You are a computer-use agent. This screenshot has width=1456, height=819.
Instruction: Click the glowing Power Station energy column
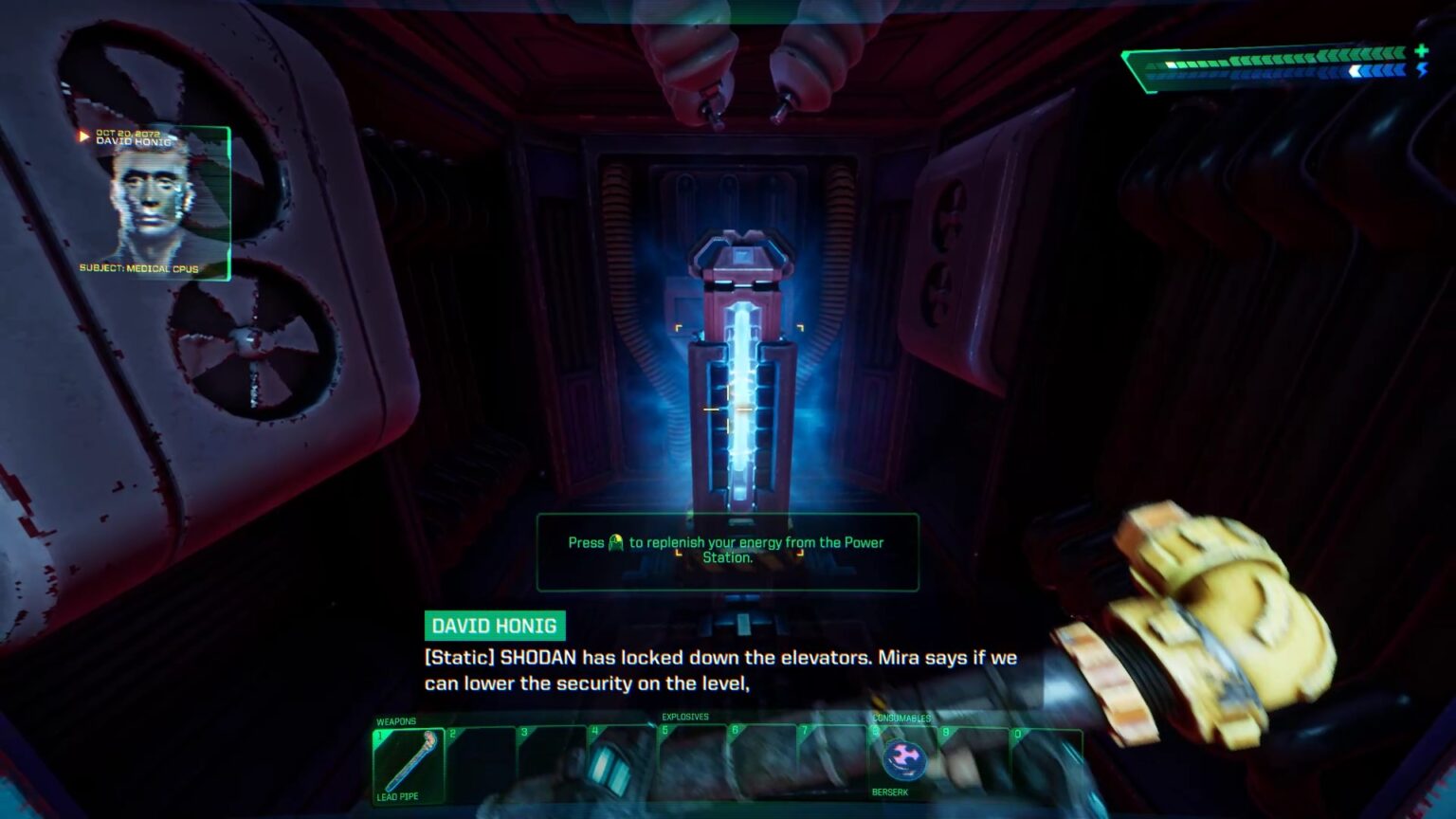(741, 398)
